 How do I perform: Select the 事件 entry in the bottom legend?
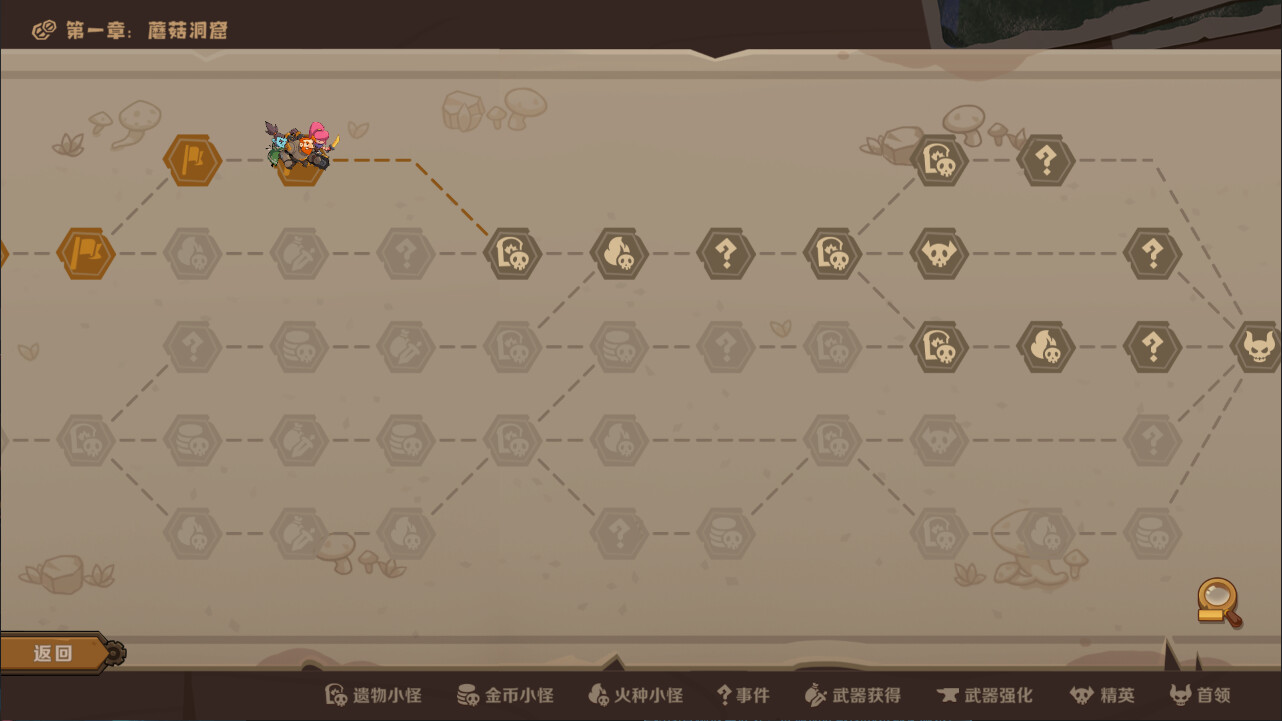[741, 695]
